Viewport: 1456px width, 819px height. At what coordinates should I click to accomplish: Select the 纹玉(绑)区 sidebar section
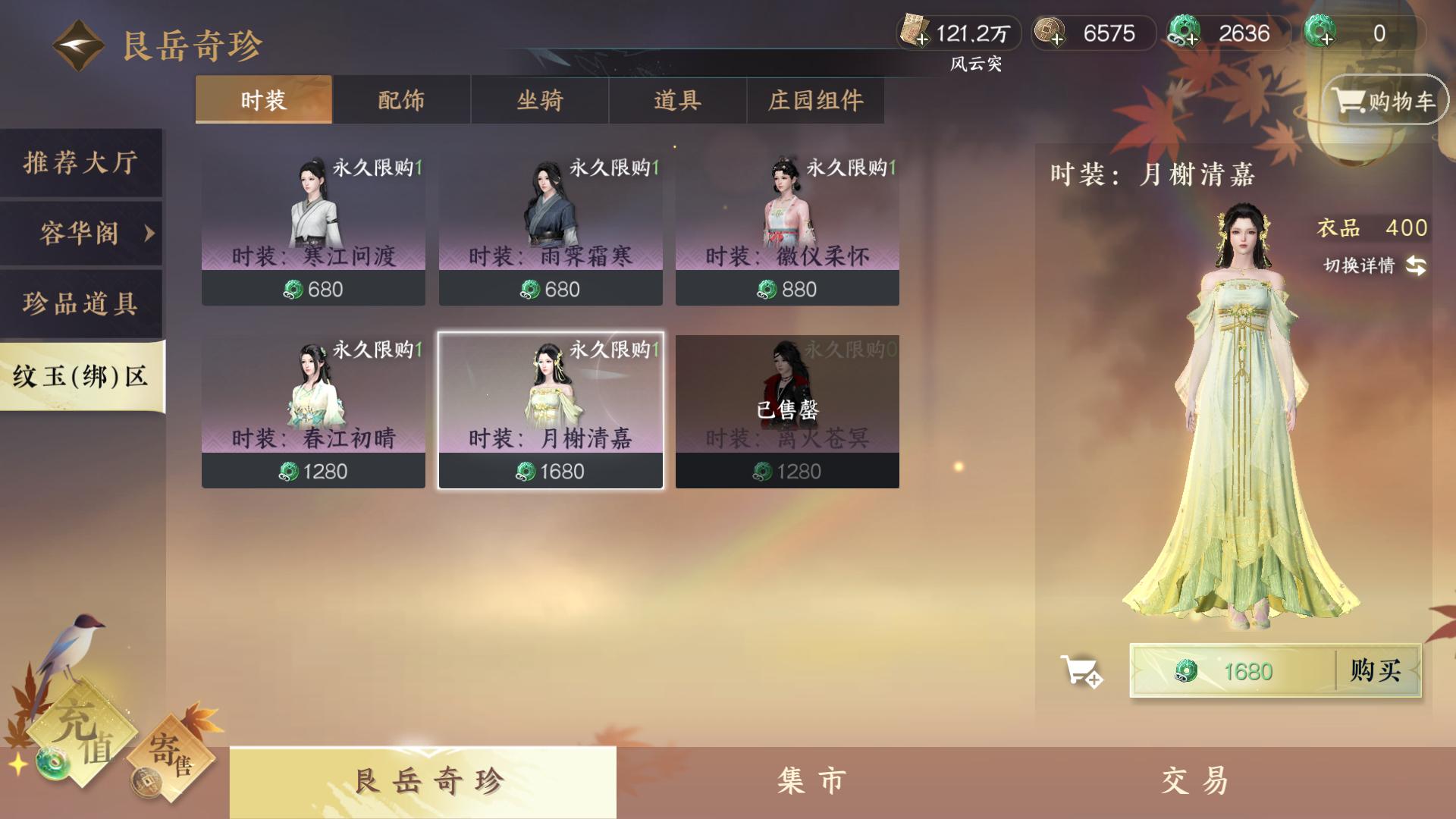[x=81, y=372]
